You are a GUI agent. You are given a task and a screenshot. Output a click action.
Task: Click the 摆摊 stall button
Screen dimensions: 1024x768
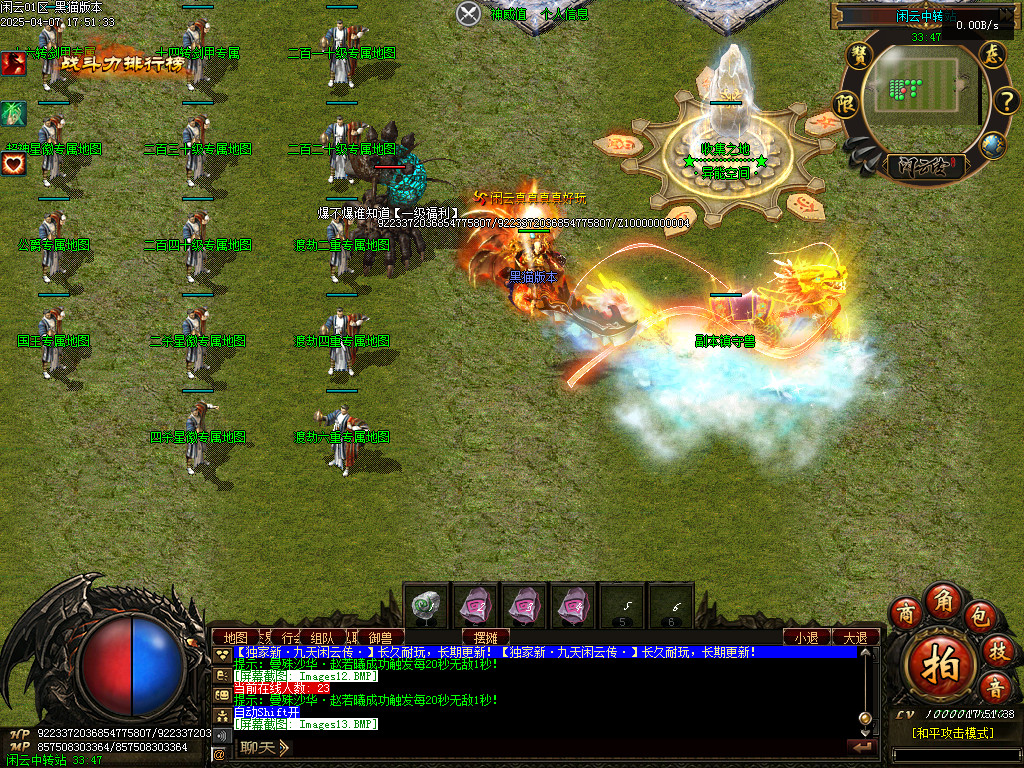click(x=485, y=637)
